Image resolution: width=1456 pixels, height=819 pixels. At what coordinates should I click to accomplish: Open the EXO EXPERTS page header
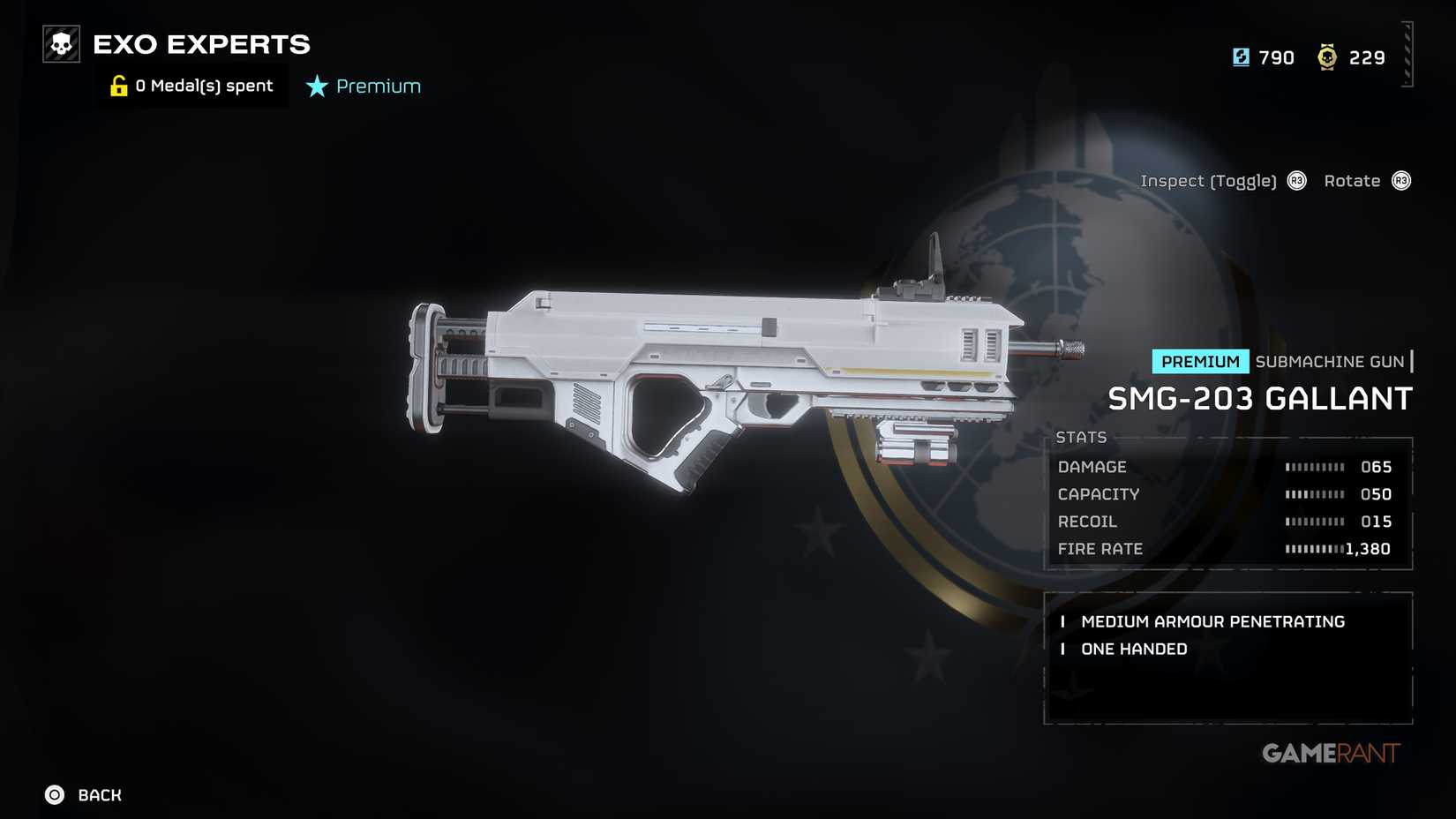click(x=203, y=44)
